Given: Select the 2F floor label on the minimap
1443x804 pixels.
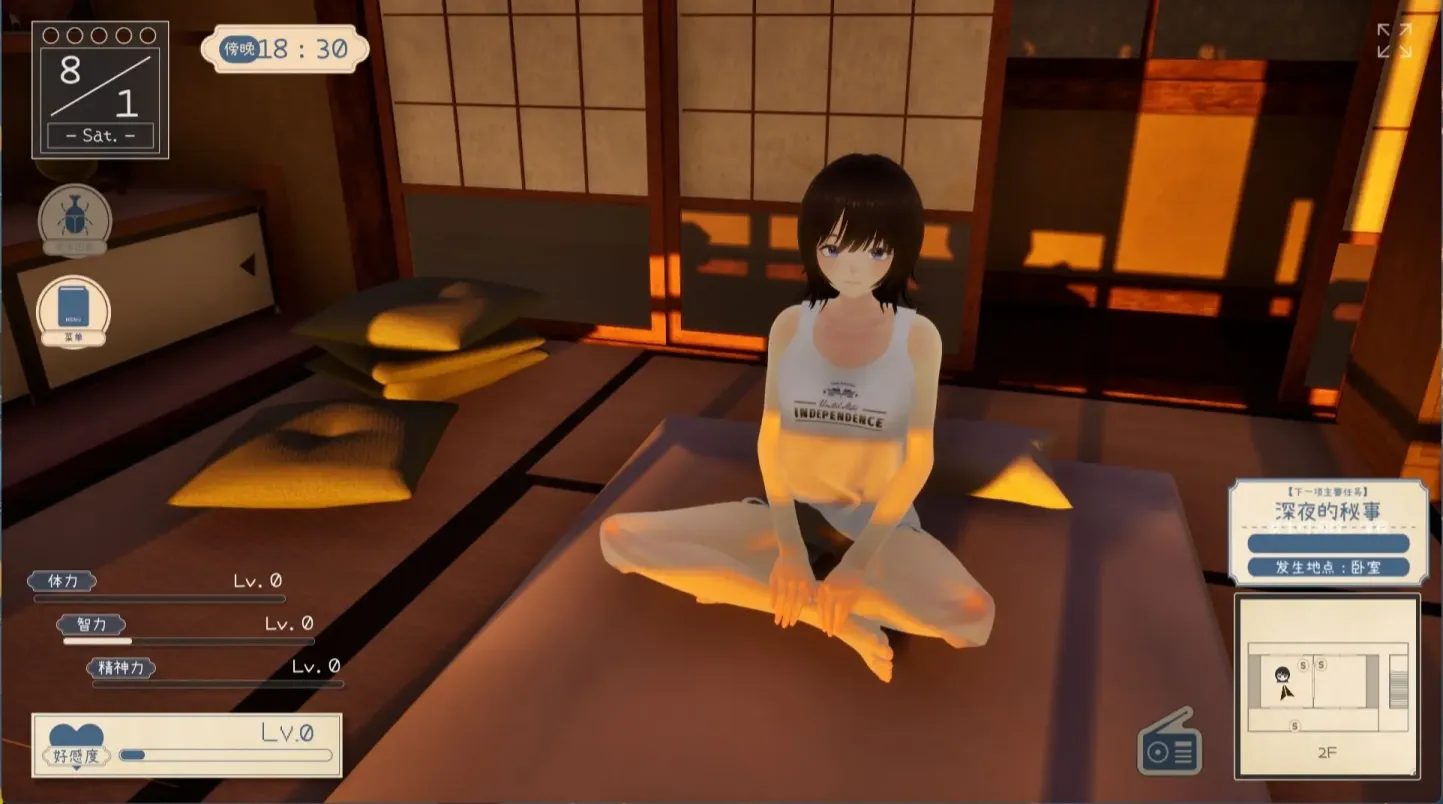Looking at the screenshot, I should click(x=1329, y=751).
